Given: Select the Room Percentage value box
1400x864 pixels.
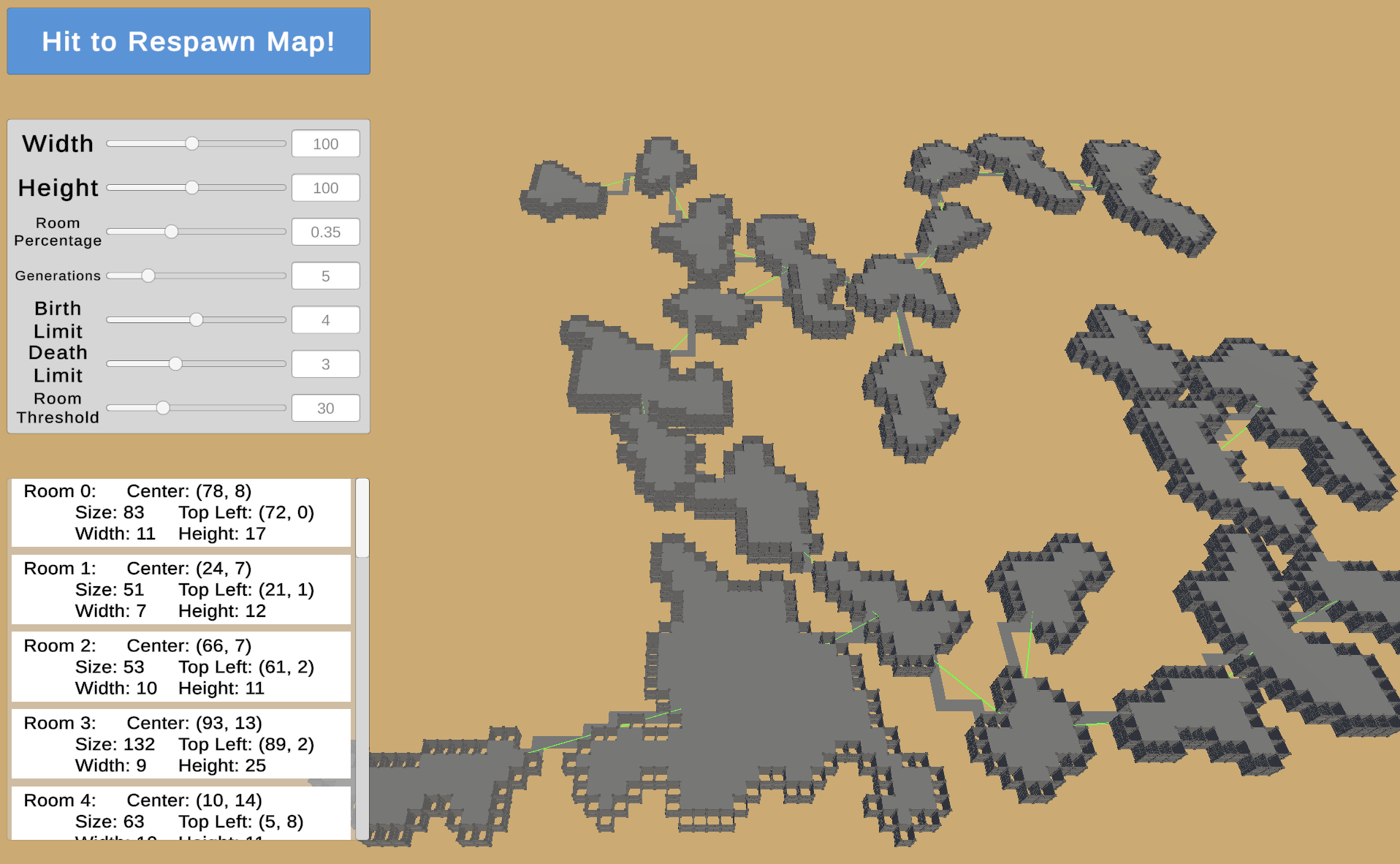Looking at the screenshot, I should point(325,232).
